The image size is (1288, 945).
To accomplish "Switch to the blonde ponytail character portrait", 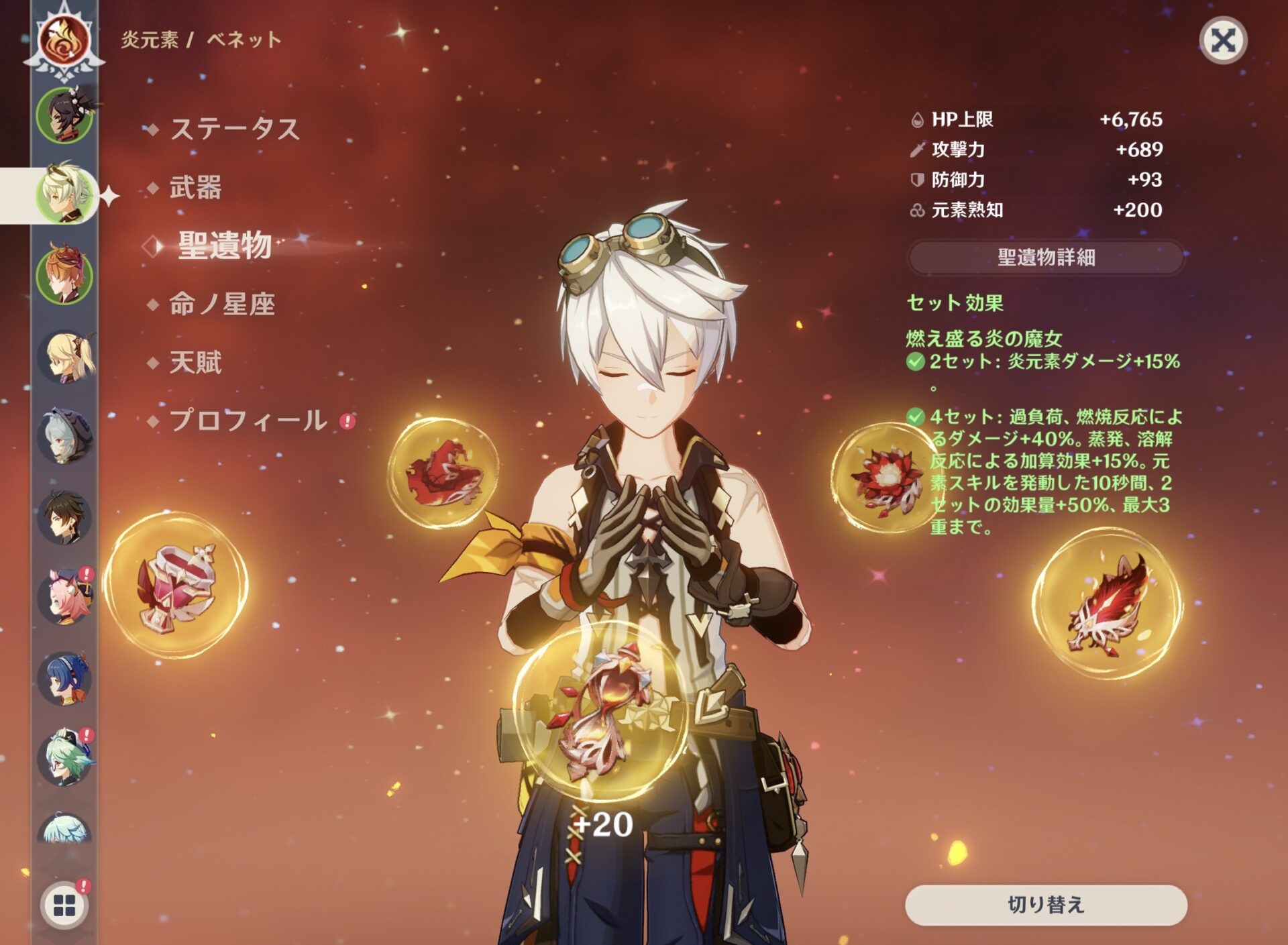I will coord(64,357).
